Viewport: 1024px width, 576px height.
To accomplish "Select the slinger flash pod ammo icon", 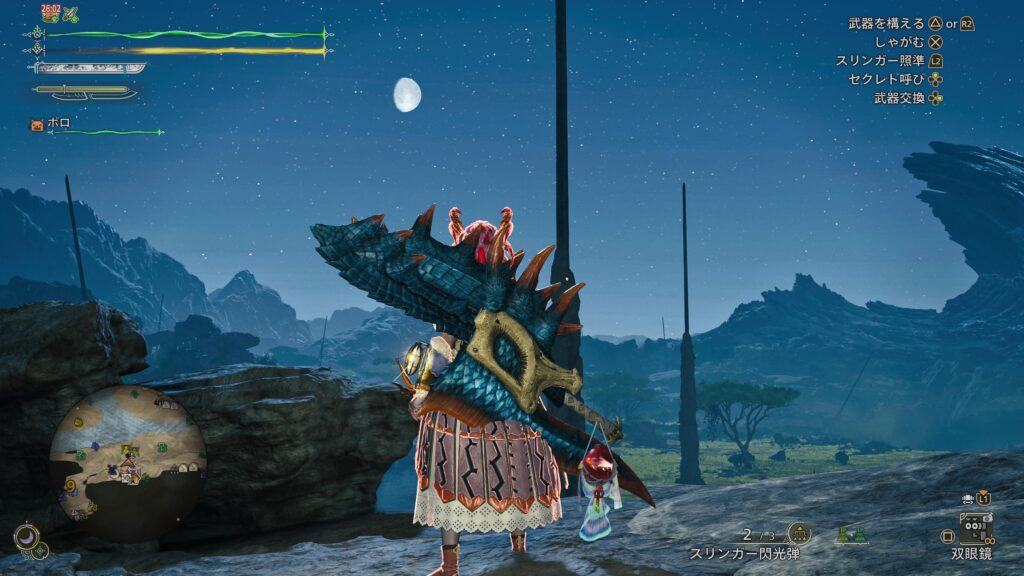I will coord(799,533).
